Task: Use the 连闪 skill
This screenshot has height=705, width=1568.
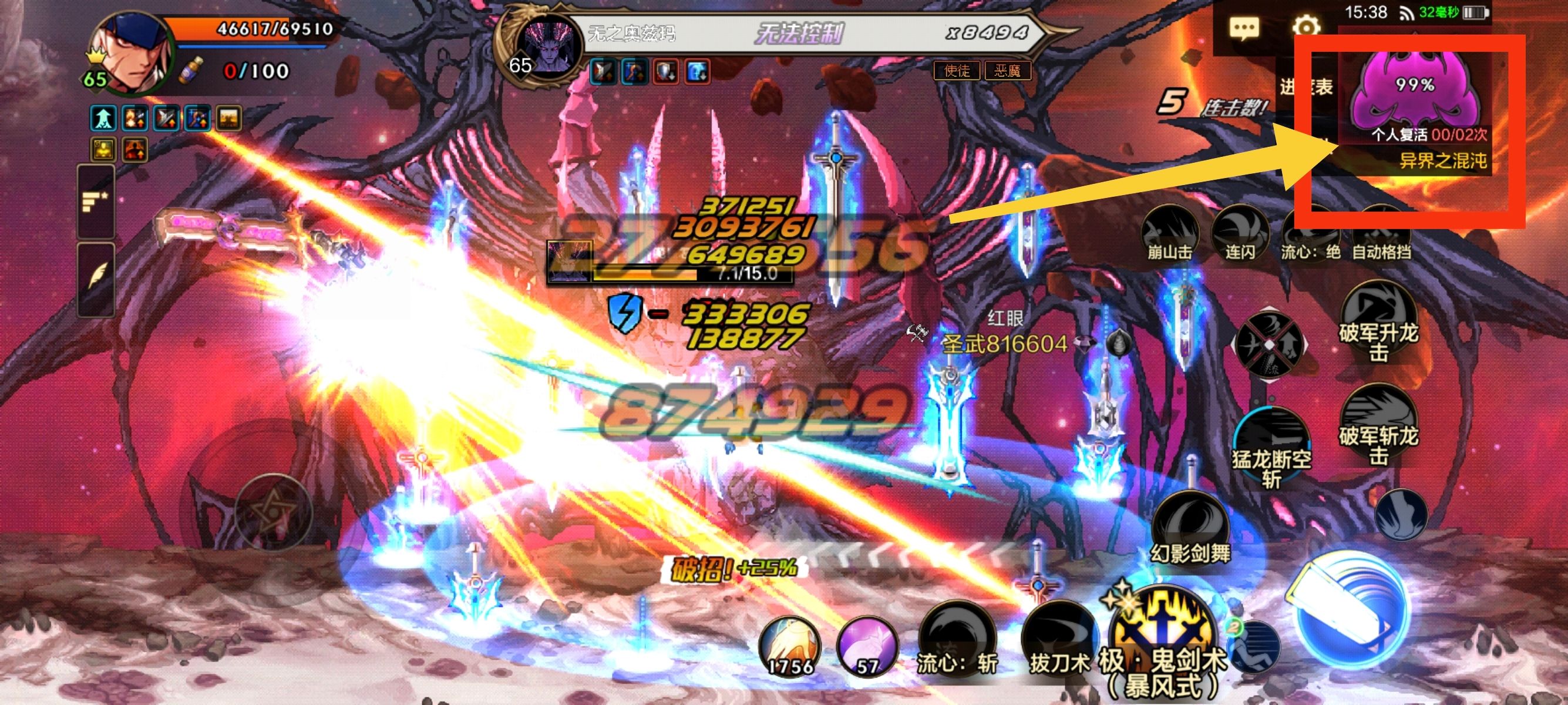Action: point(1240,233)
